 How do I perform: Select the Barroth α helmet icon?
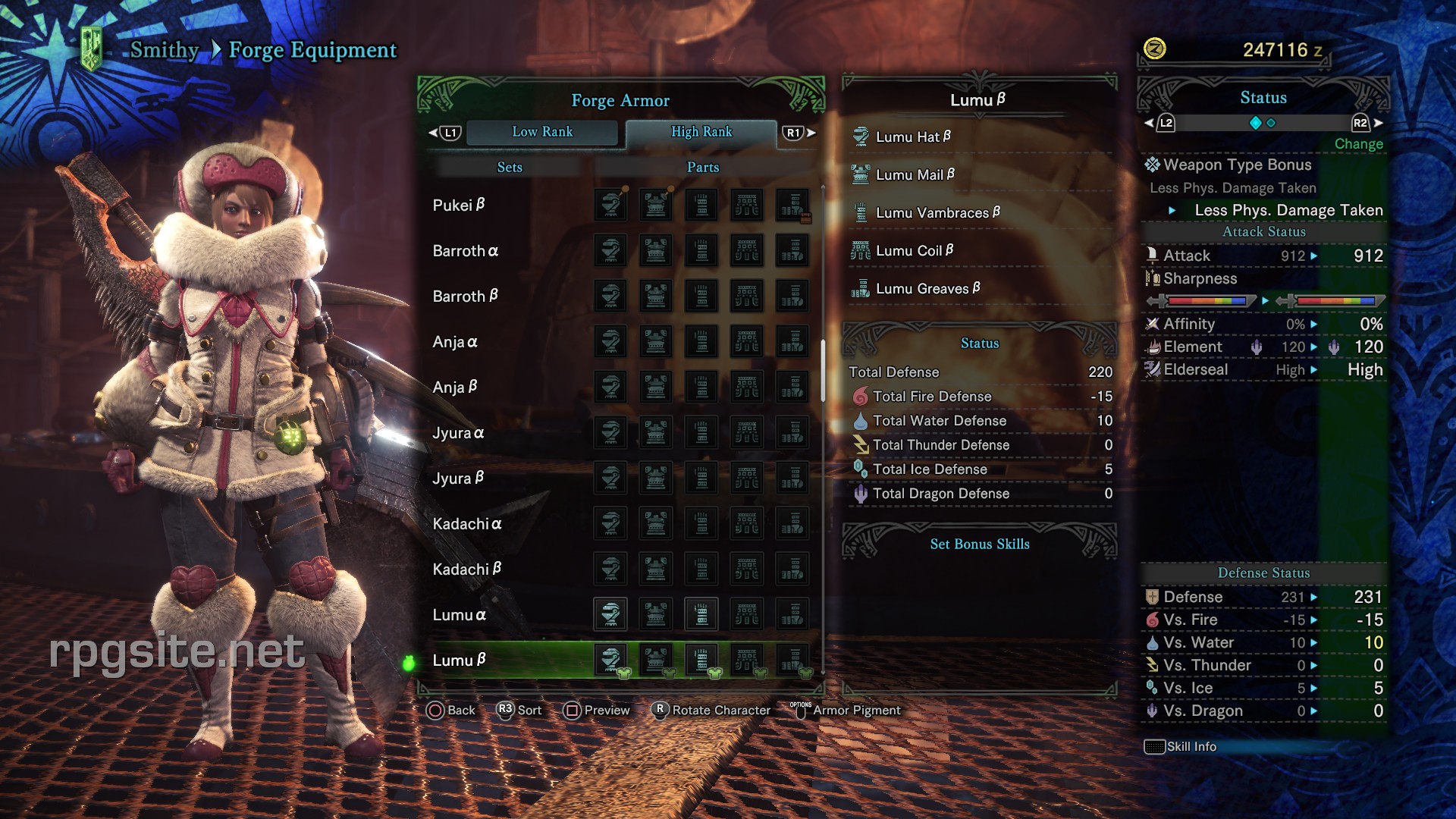point(610,250)
